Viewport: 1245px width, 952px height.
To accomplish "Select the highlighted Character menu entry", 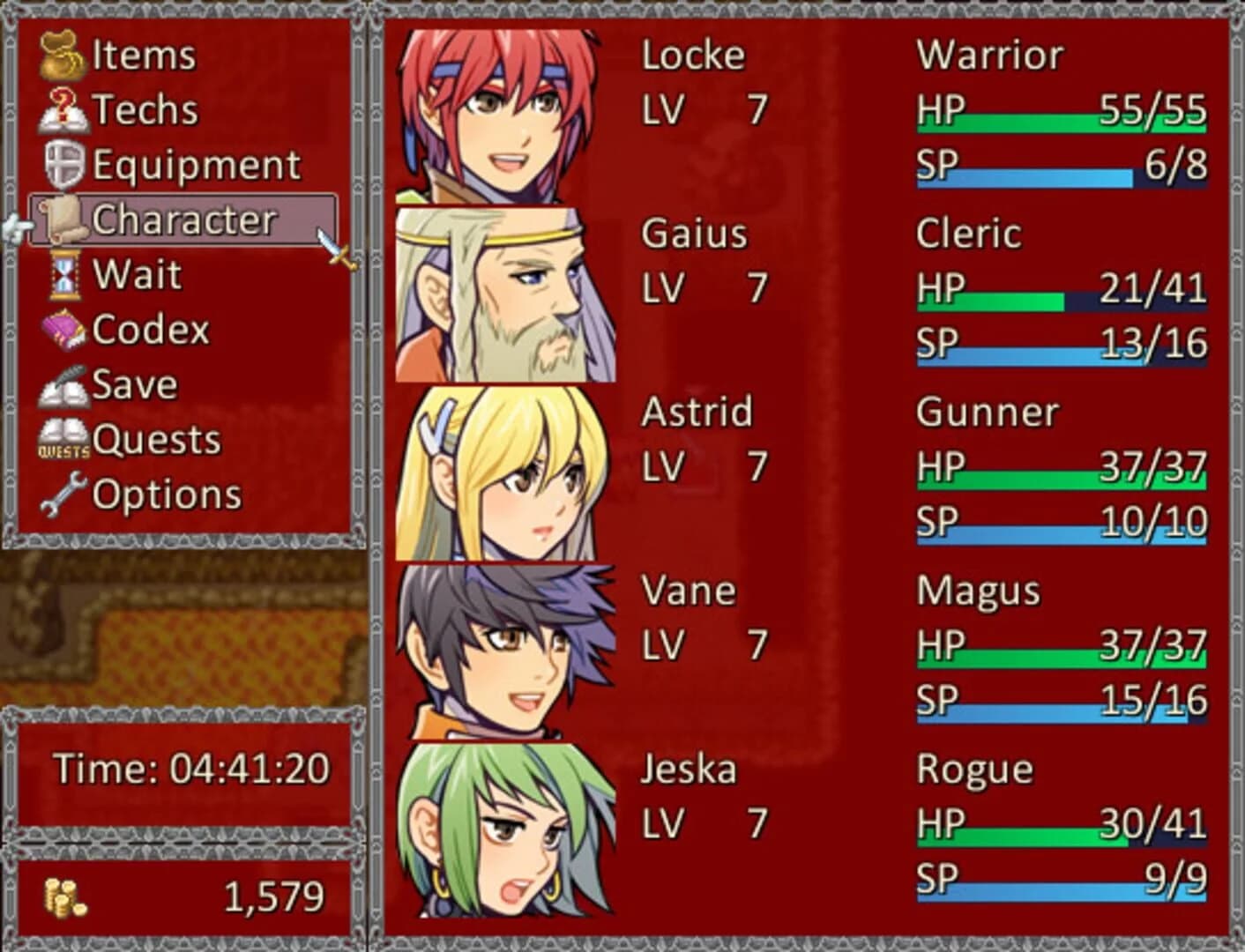I will pos(183,219).
